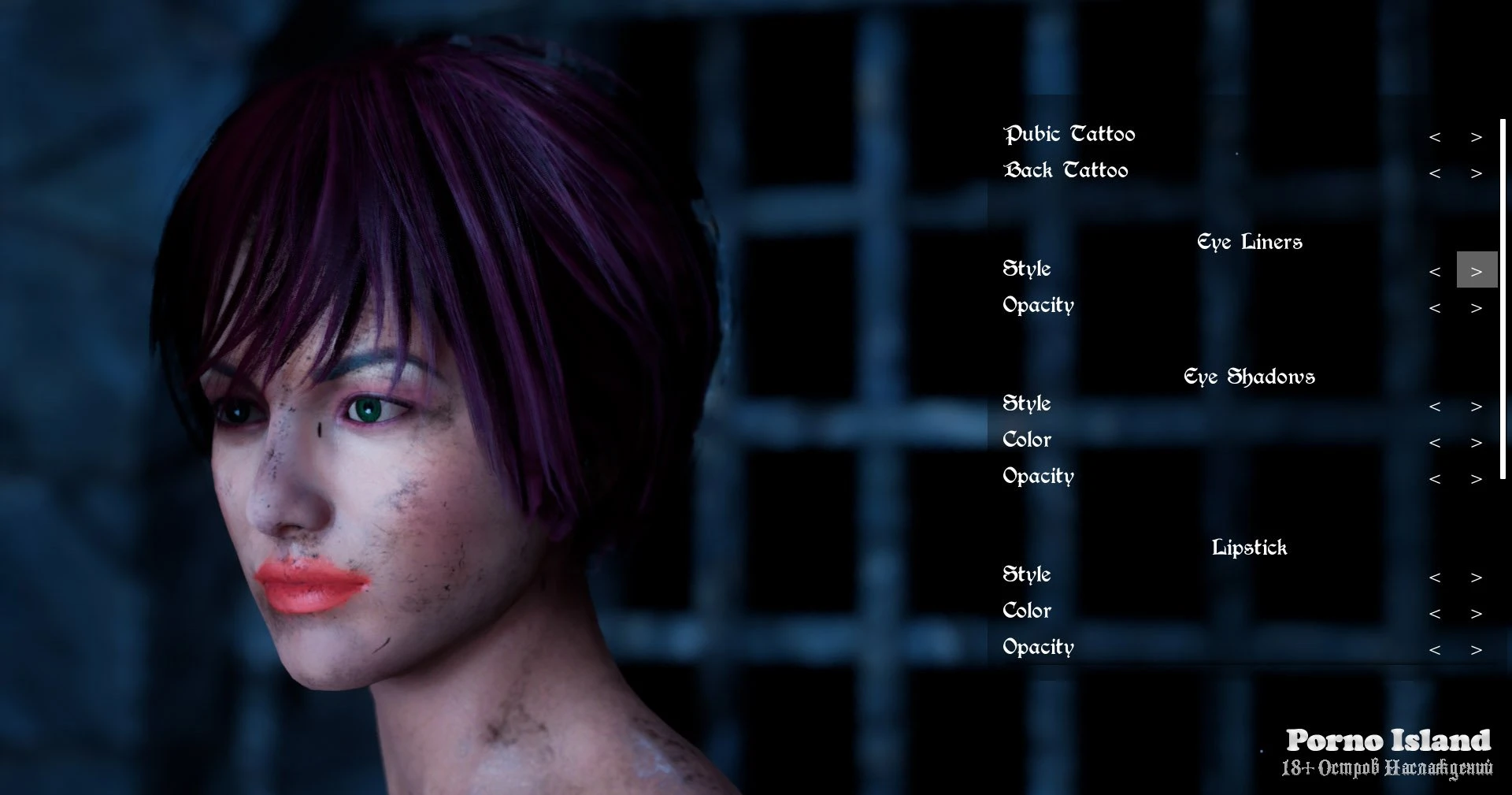Raise Eye Shadows opacity

pos(1477,479)
